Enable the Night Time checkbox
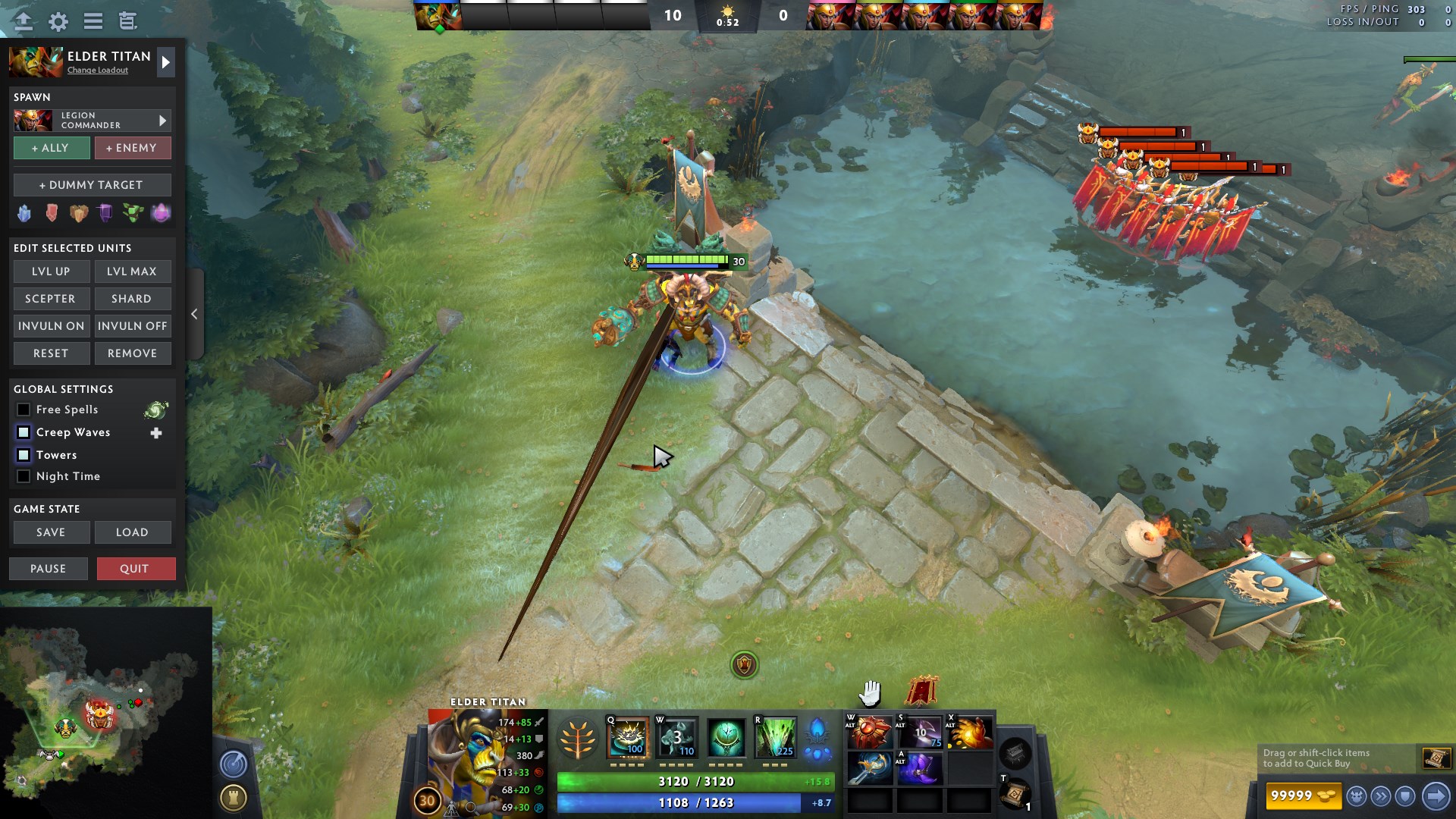Viewport: 1456px width, 819px height. coord(23,476)
